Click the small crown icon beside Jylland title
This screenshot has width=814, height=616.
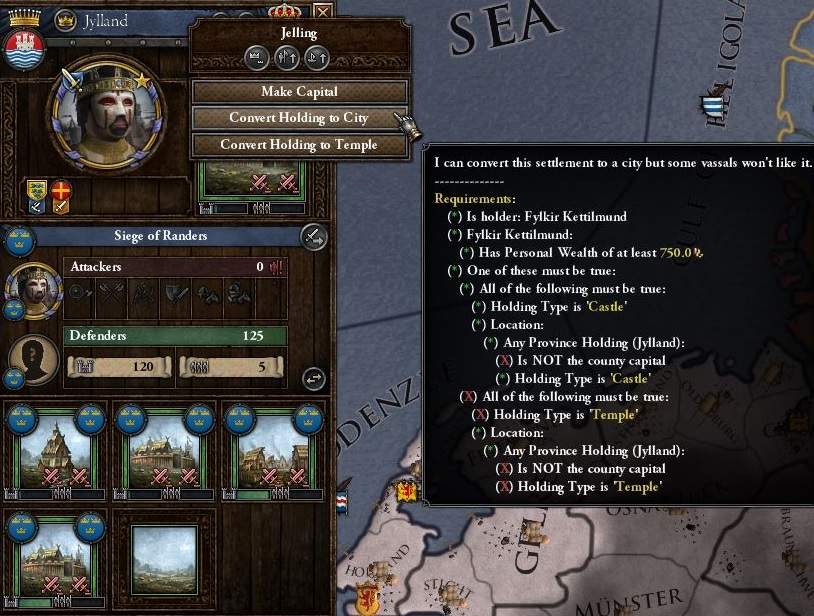point(65,20)
